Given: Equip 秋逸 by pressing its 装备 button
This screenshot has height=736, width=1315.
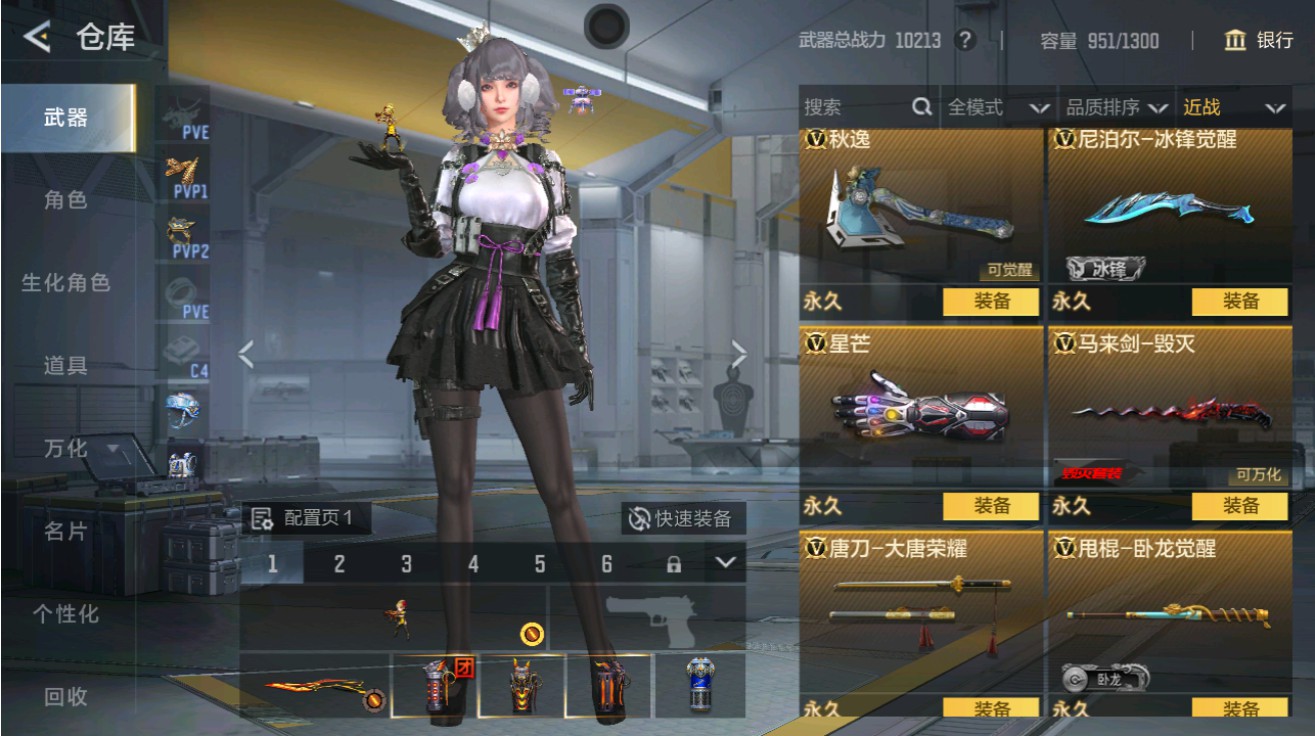Looking at the screenshot, I should (x=991, y=301).
